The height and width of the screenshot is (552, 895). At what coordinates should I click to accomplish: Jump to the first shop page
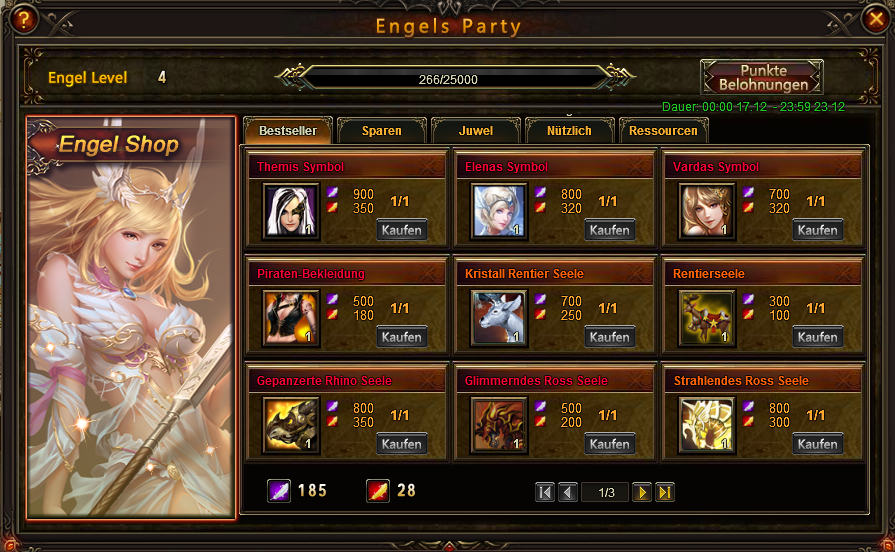tap(545, 492)
